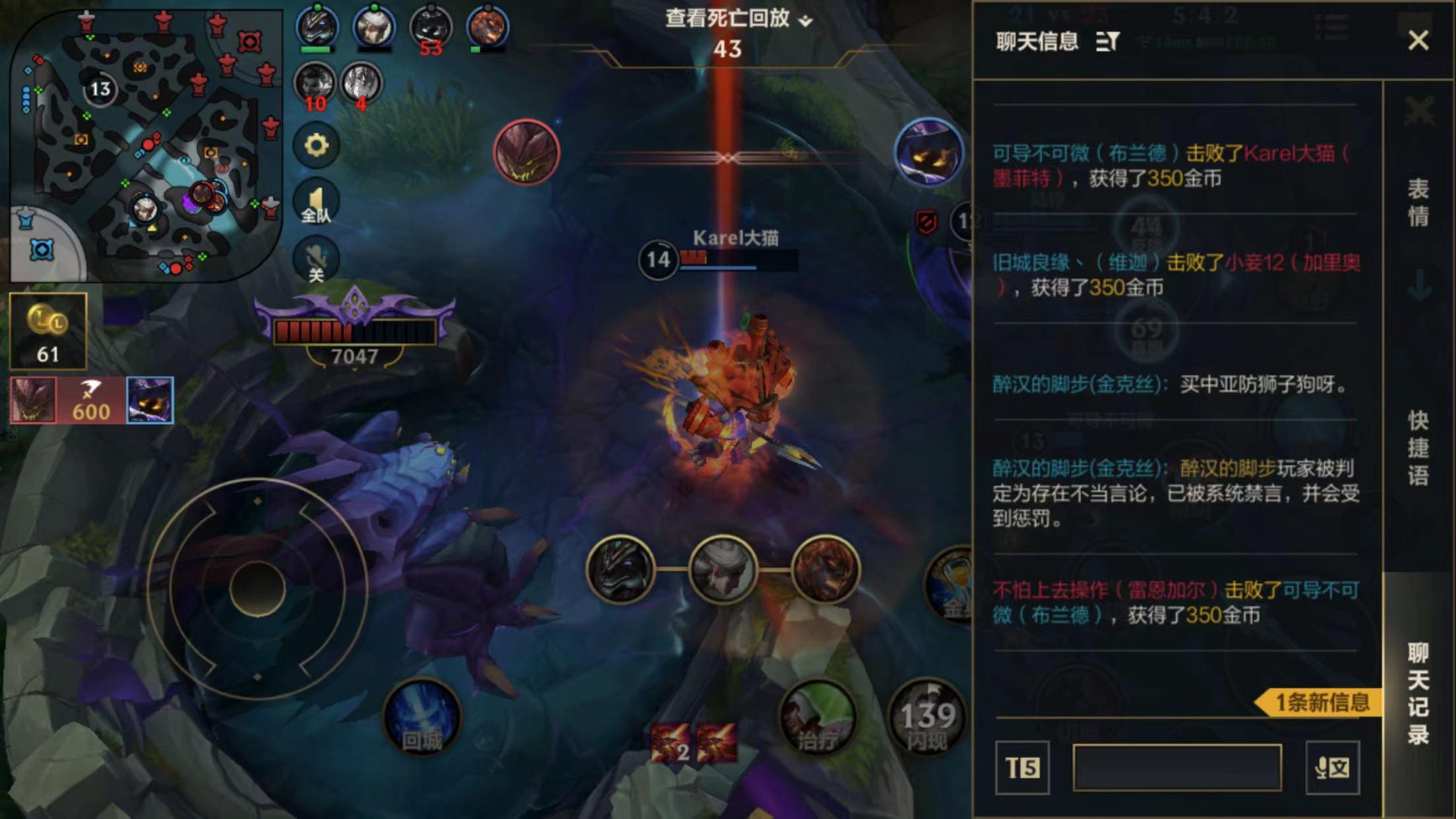Click the chat text input box
Screen dimensions: 1456x819
[x=1177, y=768]
